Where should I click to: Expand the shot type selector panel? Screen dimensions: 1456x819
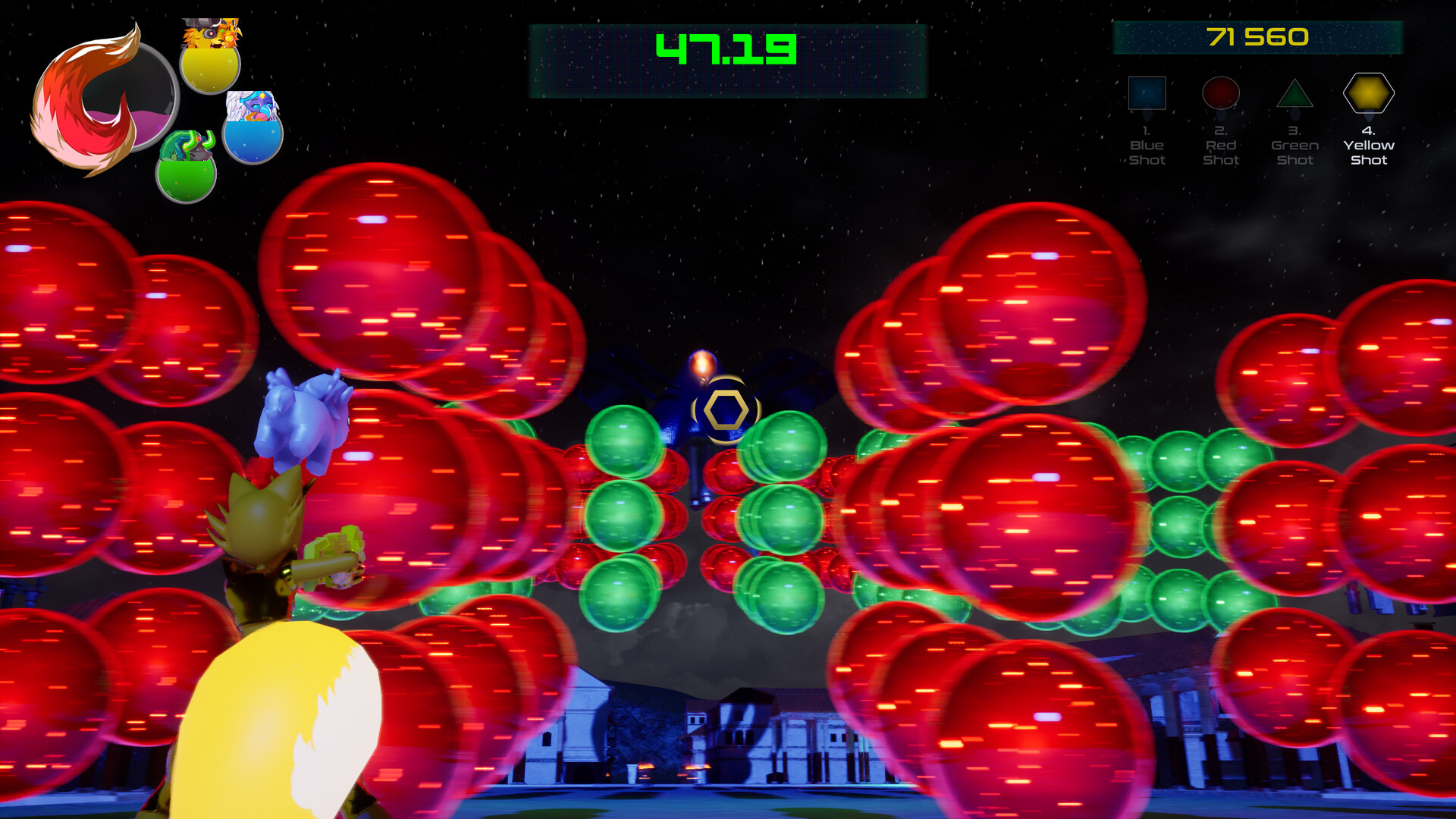point(1259,121)
